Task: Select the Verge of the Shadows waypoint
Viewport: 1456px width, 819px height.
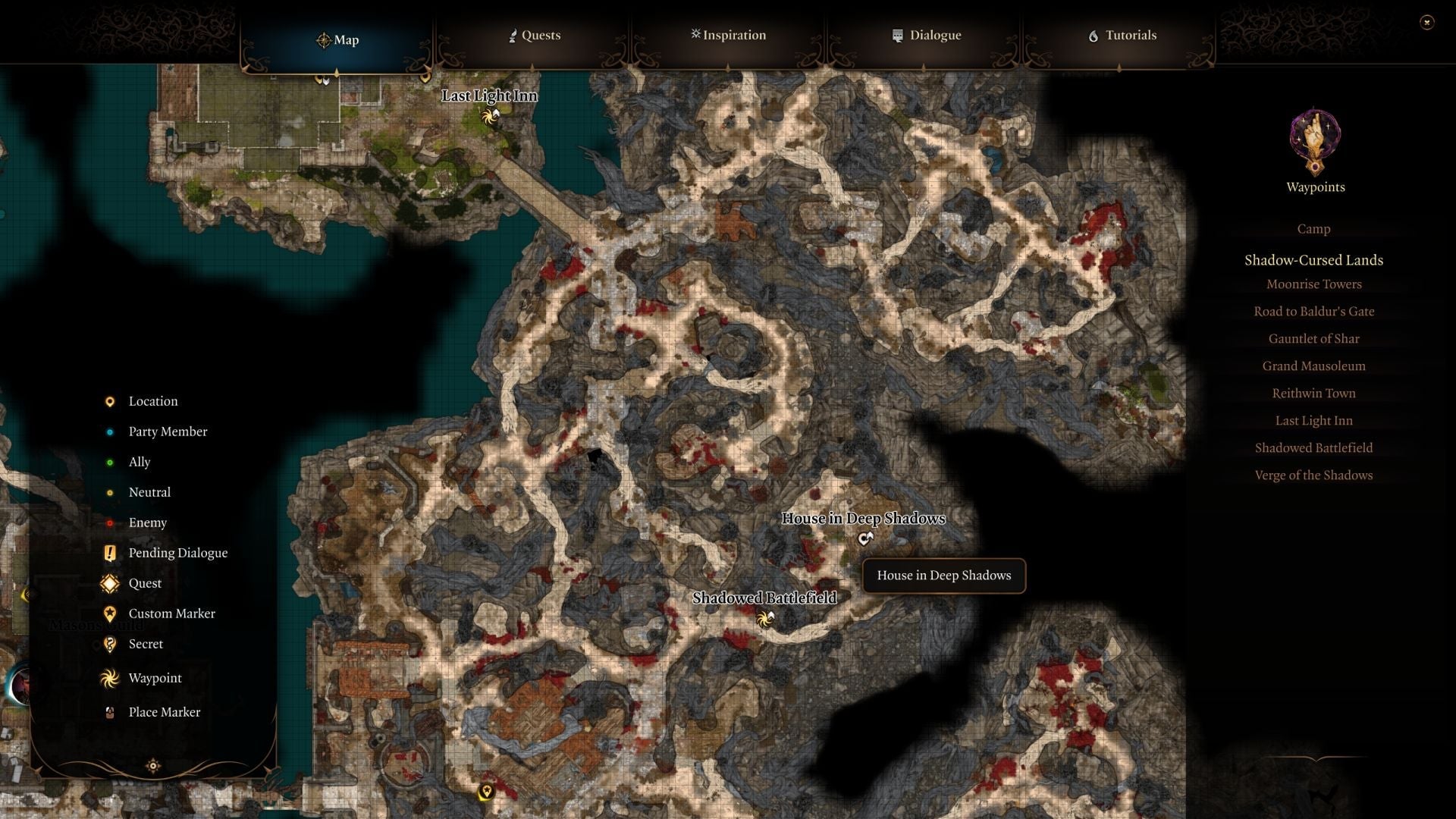Action: pyautogui.click(x=1313, y=475)
